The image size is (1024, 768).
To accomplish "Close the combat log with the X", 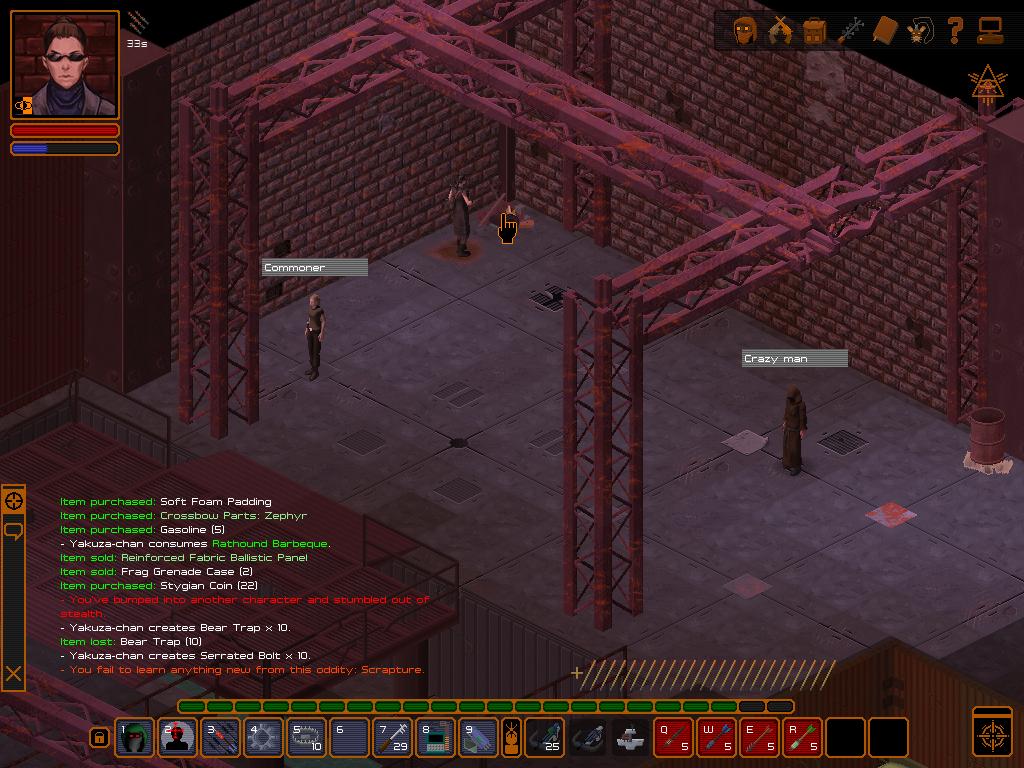I will pyautogui.click(x=14, y=675).
